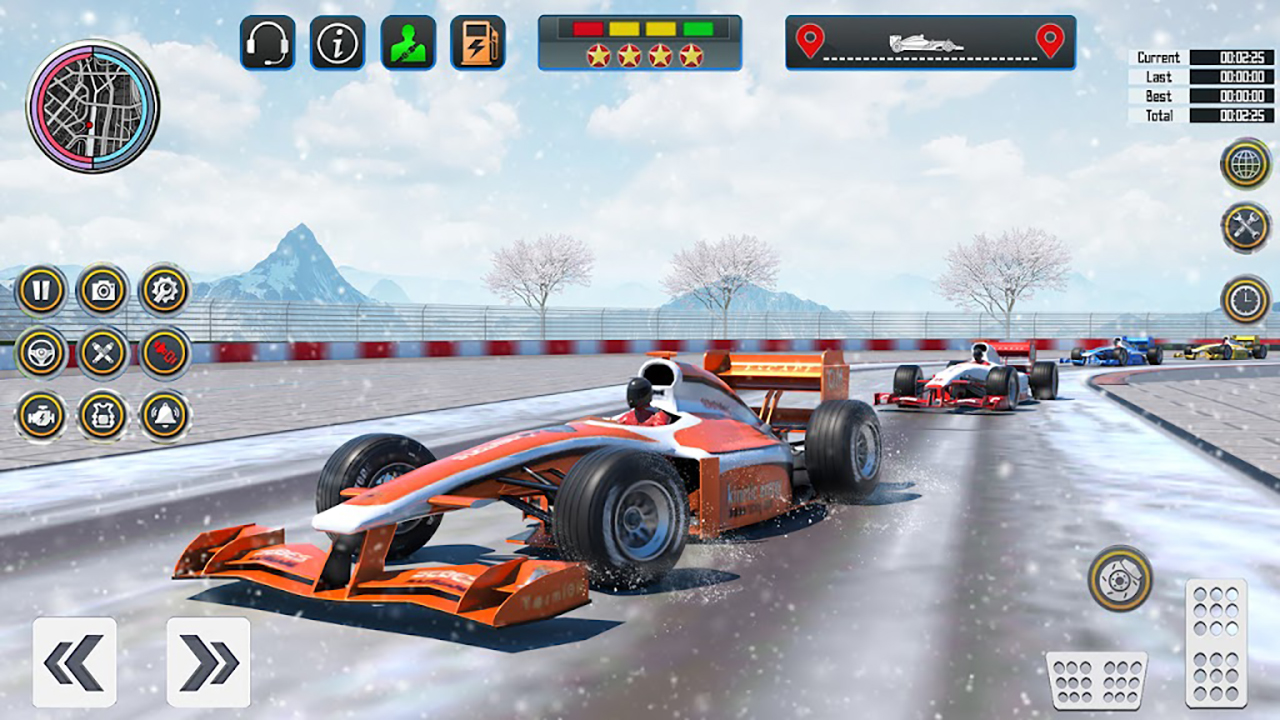Click the engine status icon
Image resolution: width=1280 pixels, height=720 pixels.
point(40,417)
